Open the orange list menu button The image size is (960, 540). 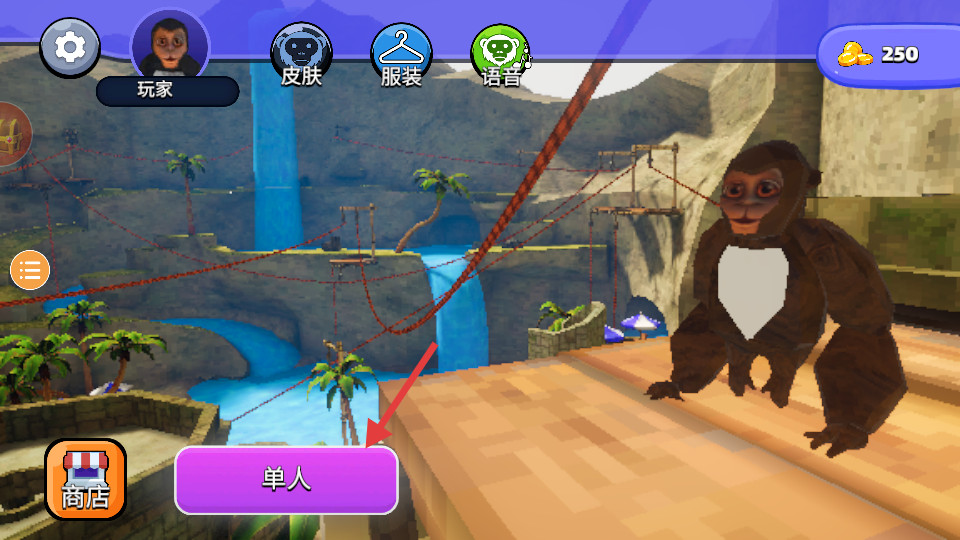point(30,269)
